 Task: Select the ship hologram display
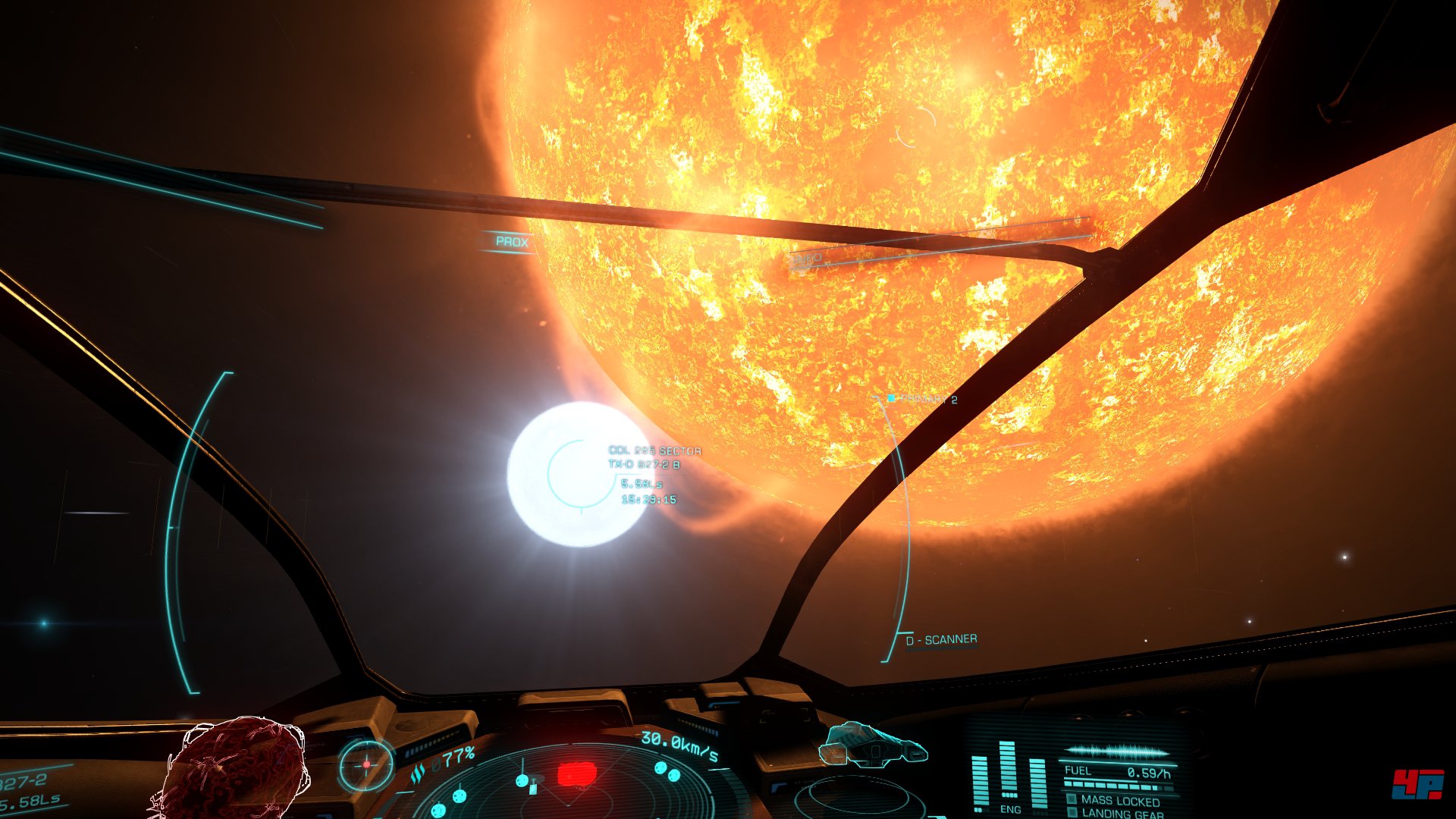pyautogui.click(x=874, y=745)
